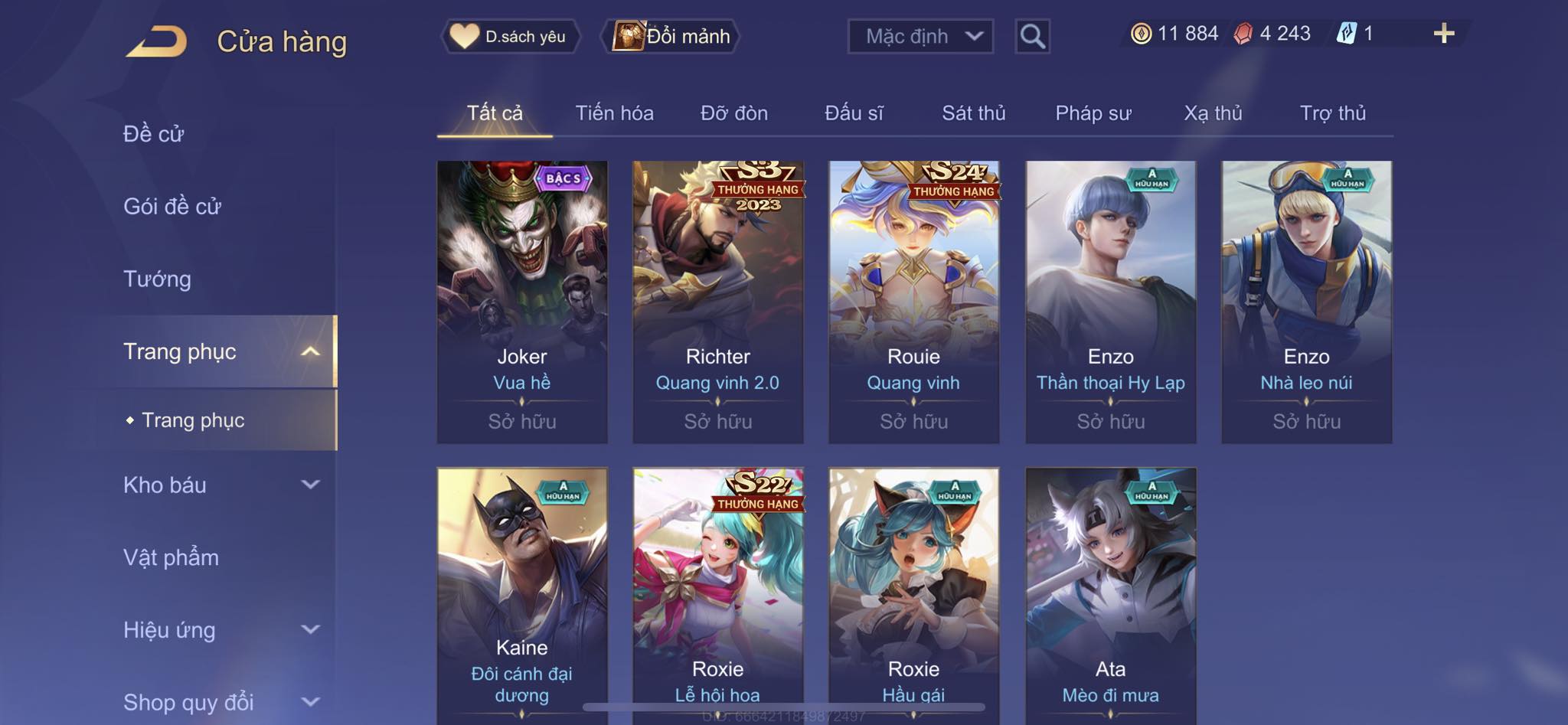Screen dimensions: 1568x725
Task: Show the Pháp sư skins tab
Action: (x=1093, y=113)
